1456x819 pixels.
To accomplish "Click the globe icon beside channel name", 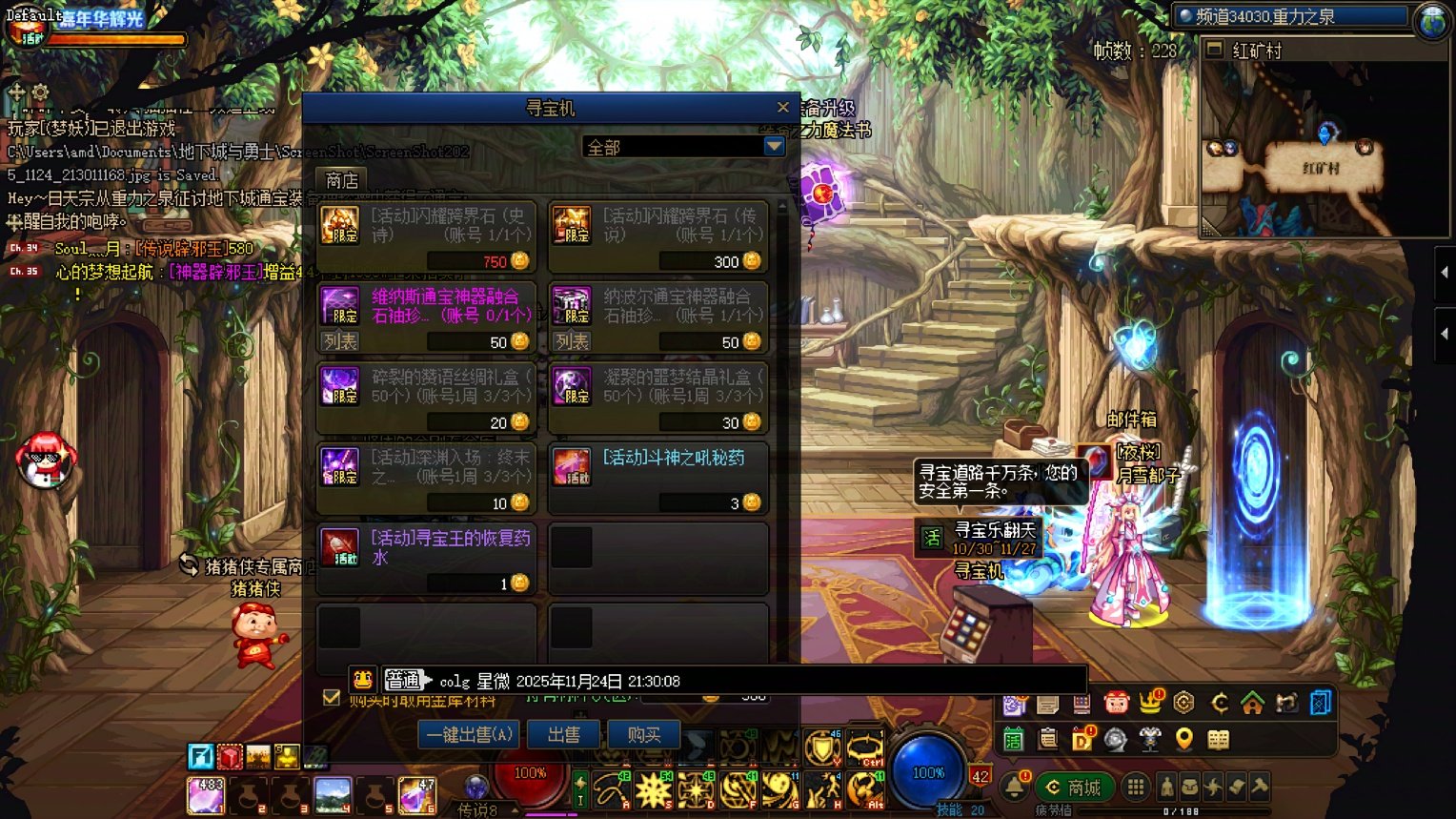I will pos(1432,21).
